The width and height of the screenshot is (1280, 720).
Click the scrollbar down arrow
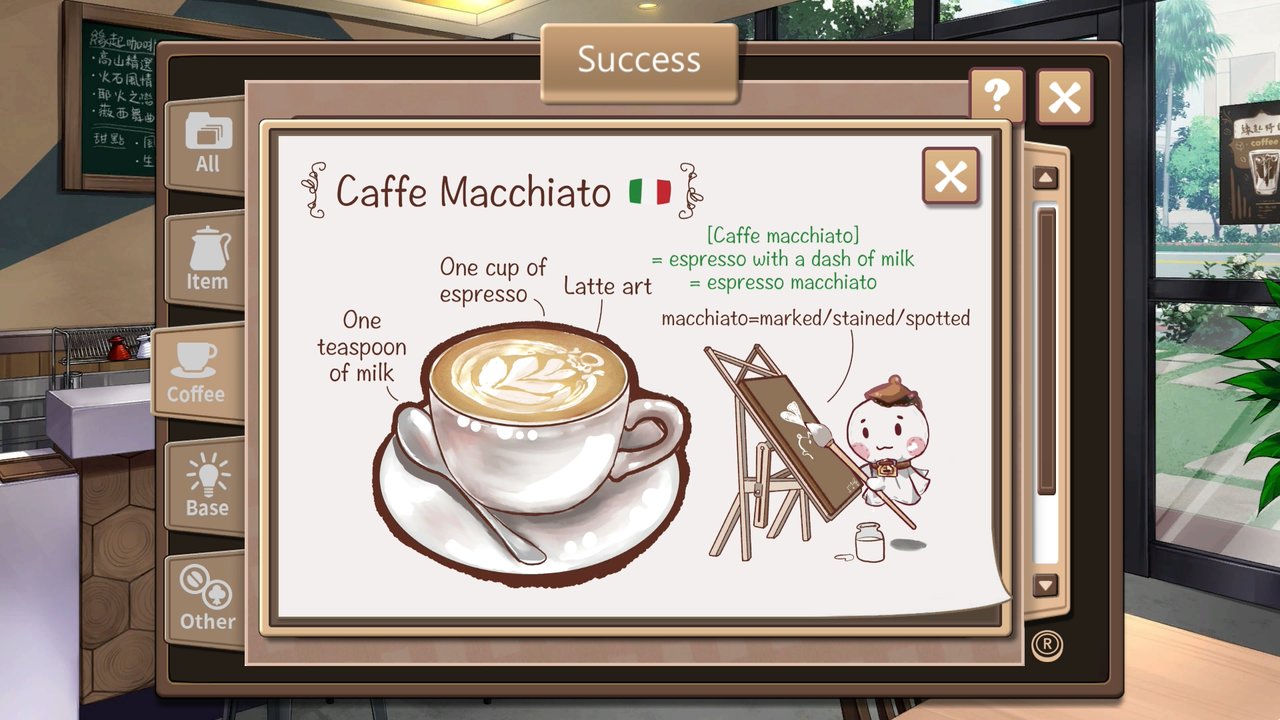(1044, 586)
